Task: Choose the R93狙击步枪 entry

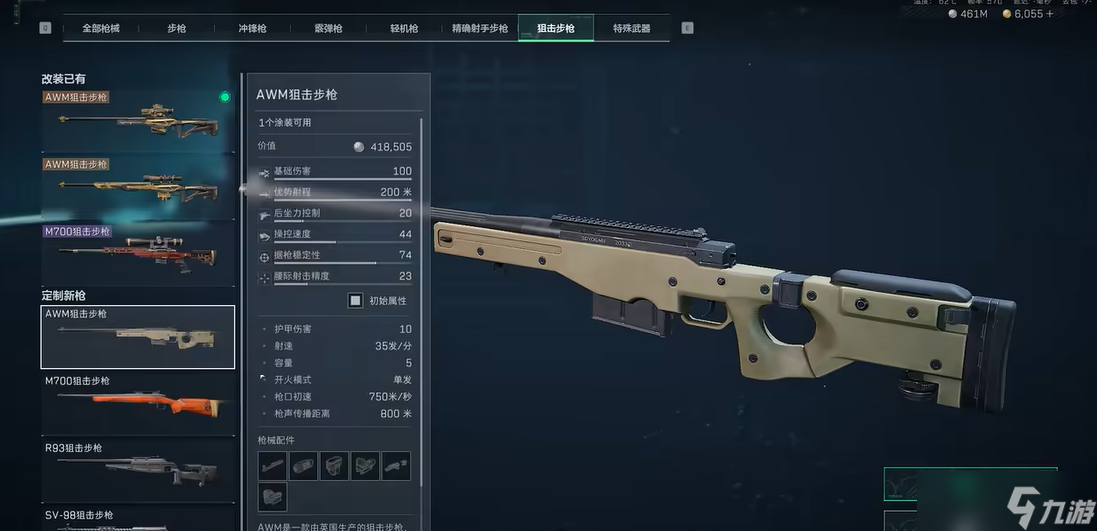Action: pos(138,468)
